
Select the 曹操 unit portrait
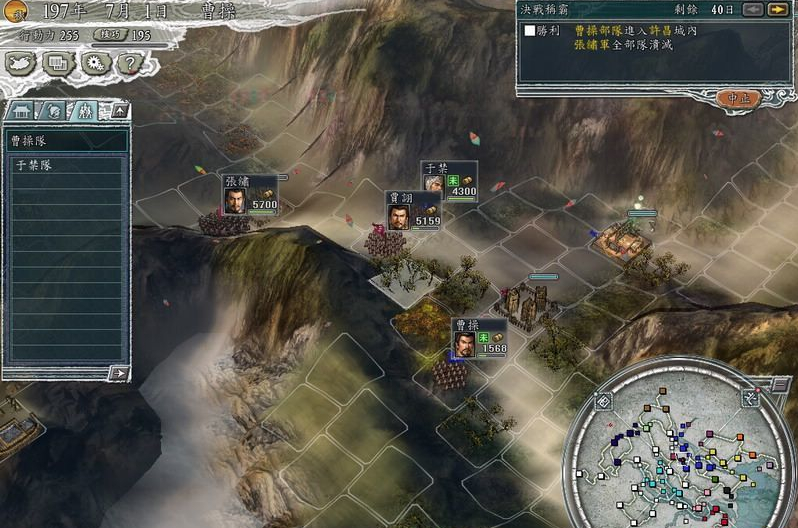[462, 343]
